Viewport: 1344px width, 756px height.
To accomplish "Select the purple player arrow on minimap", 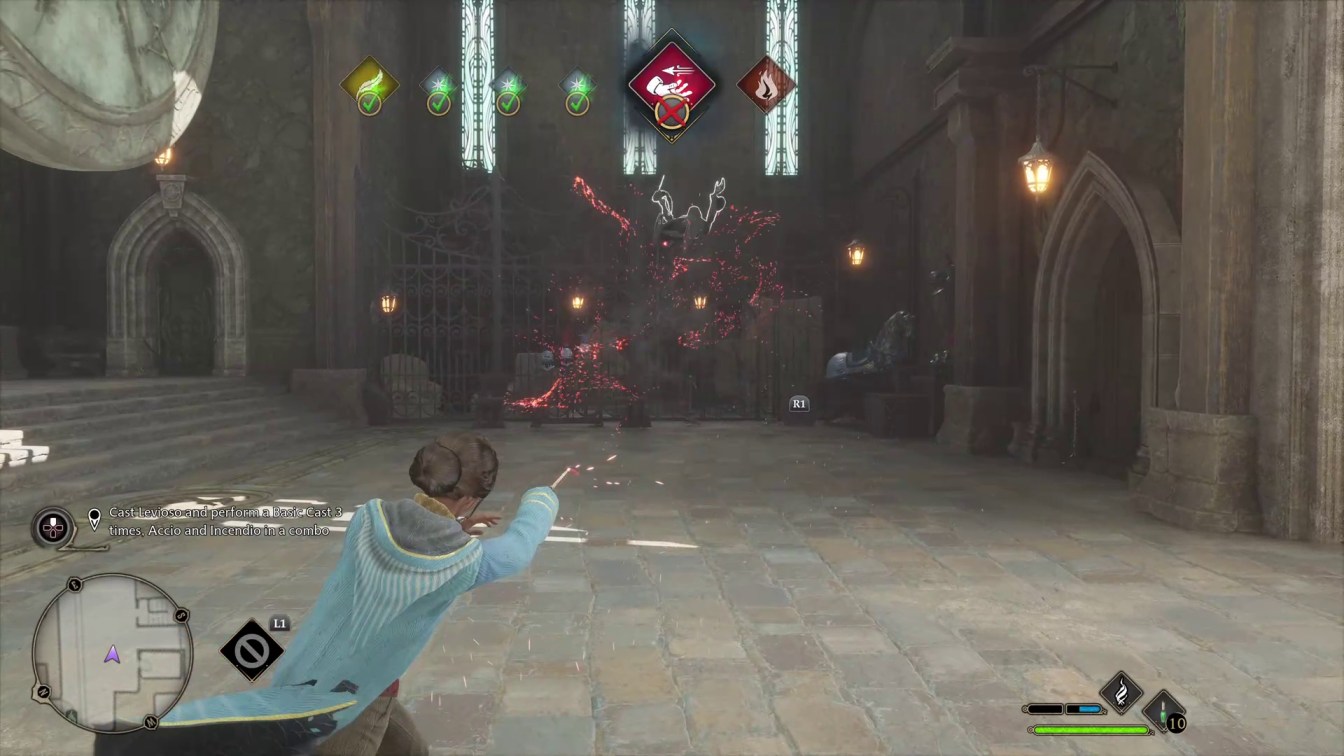I will point(111,655).
